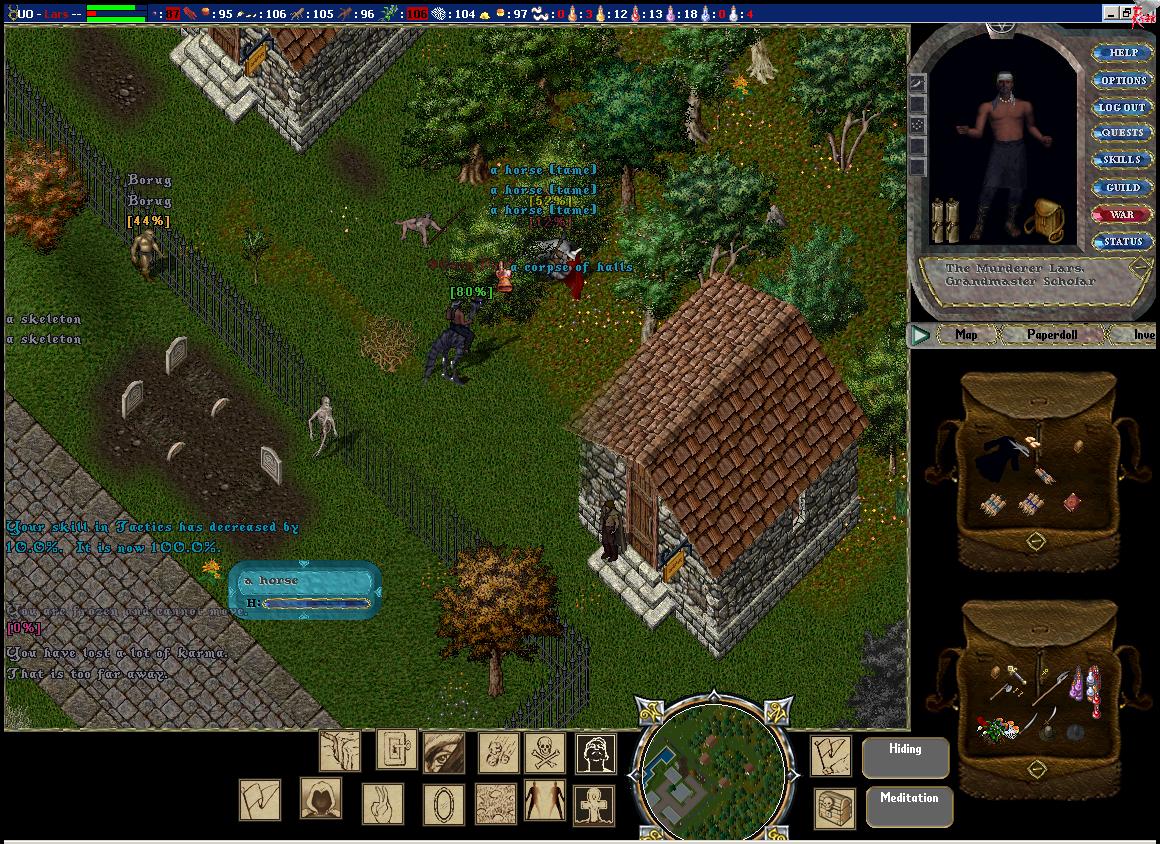Pick the red spellbook in the upper backpack
Image resolution: width=1160 pixels, height=844 pixels.
coord(1072,501)
